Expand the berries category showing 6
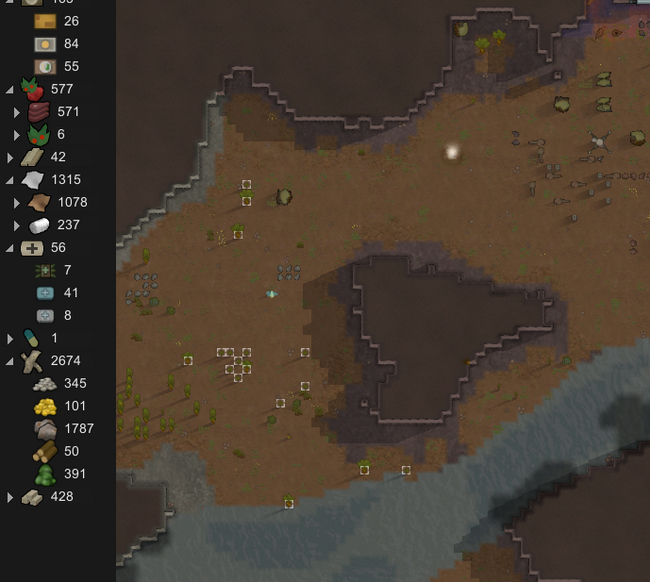 tap(17, 135)
